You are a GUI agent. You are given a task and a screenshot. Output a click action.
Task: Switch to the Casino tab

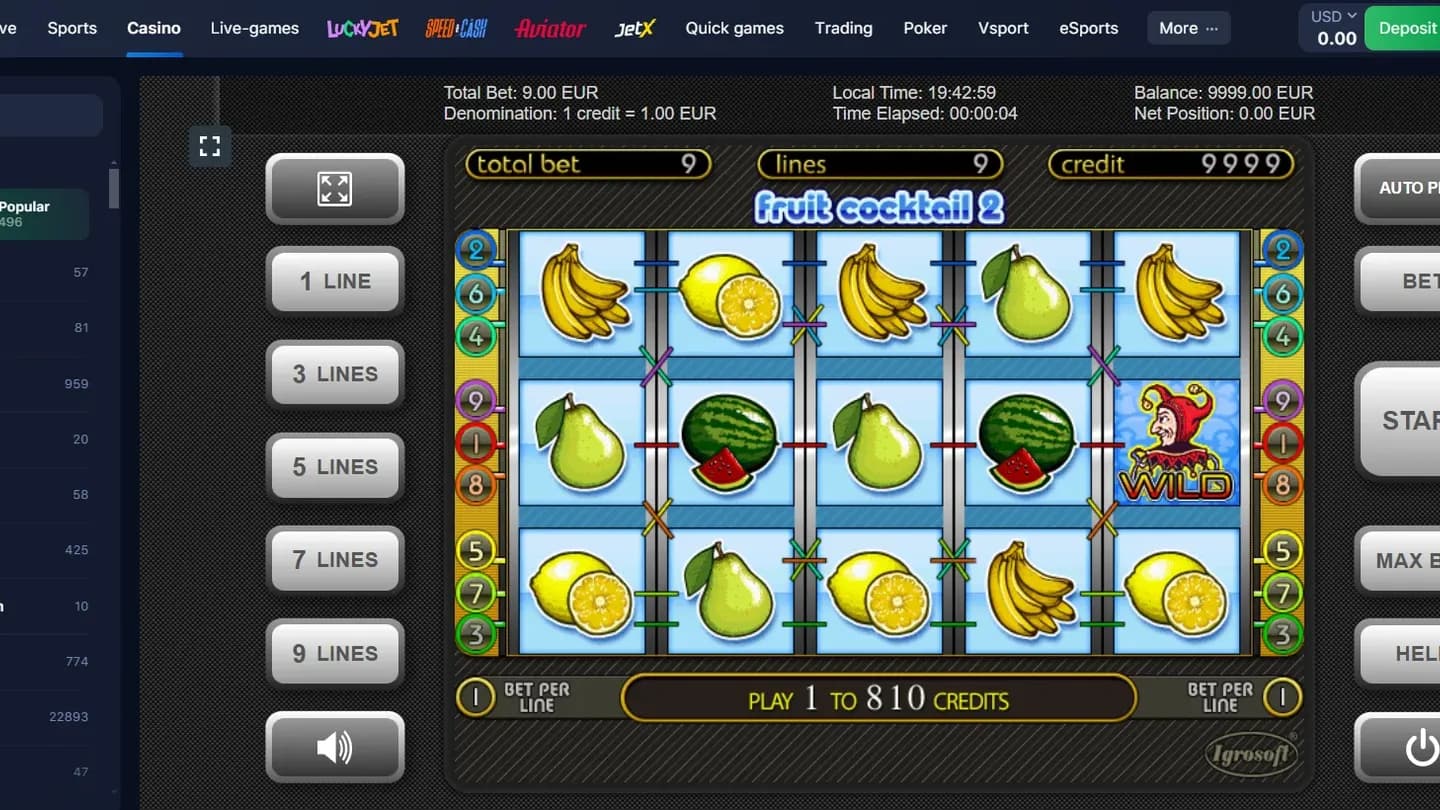tap(154, 28)
